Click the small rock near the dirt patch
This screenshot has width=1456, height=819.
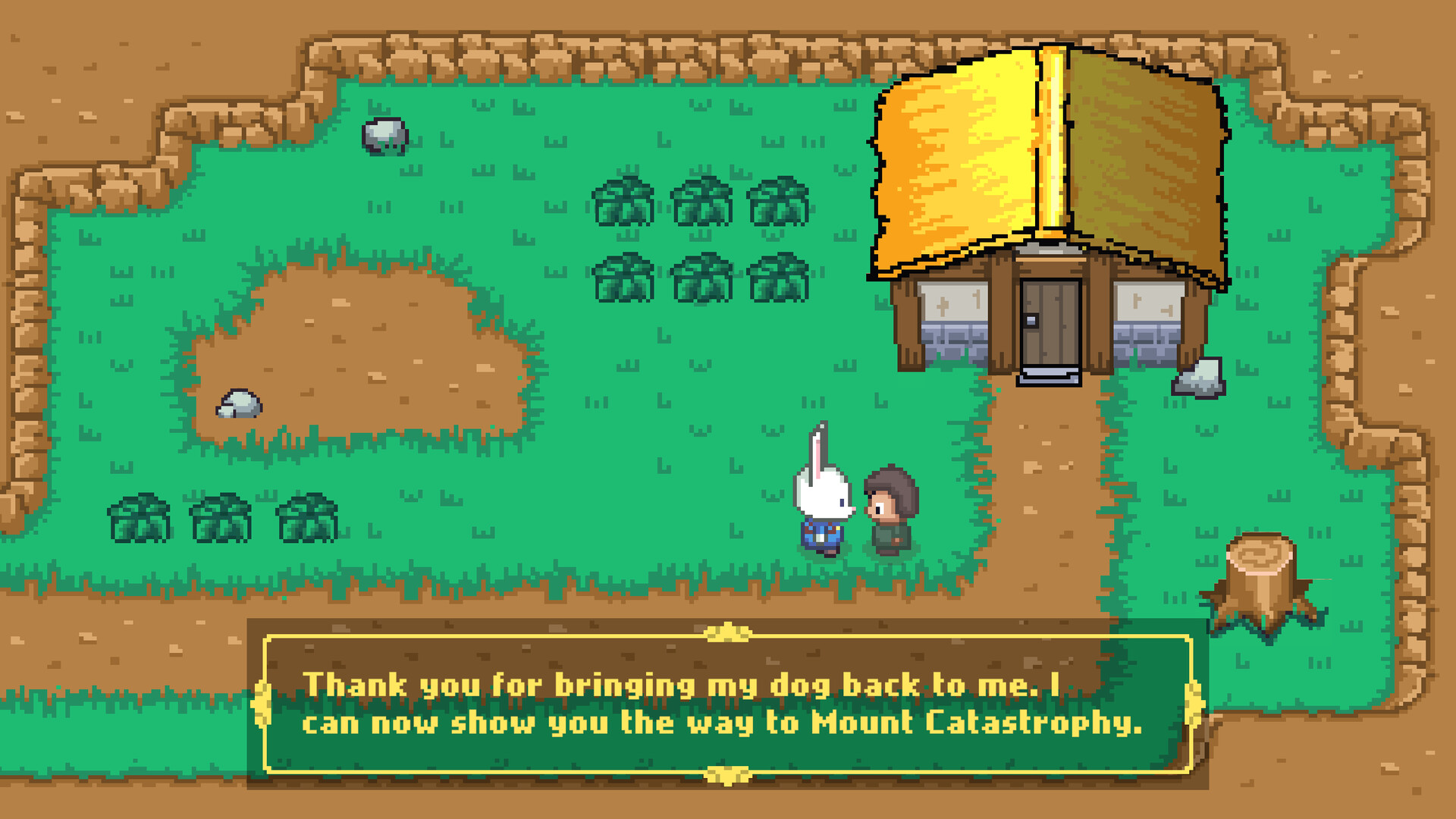click(x=239, y=404)
